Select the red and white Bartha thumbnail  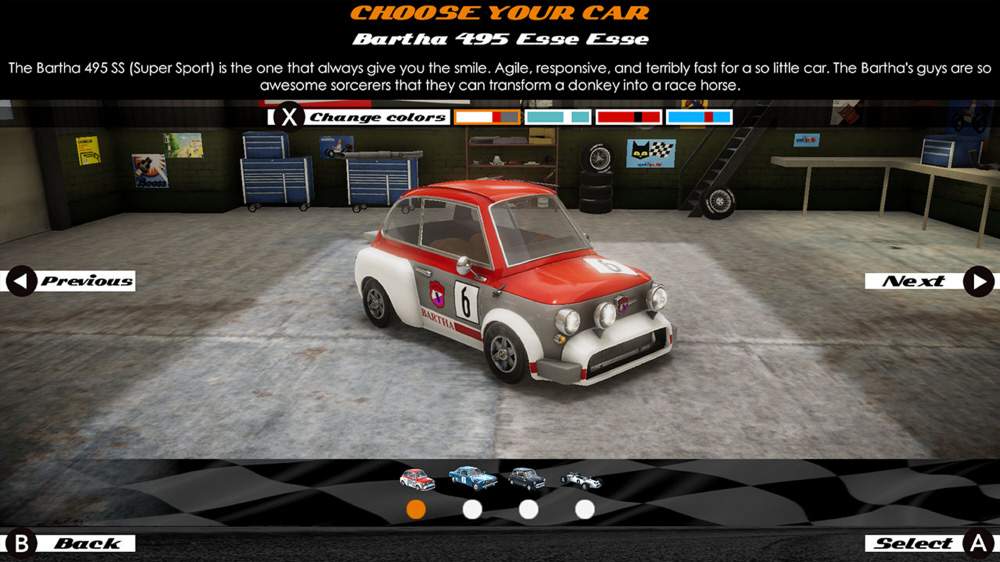(417, 479)
